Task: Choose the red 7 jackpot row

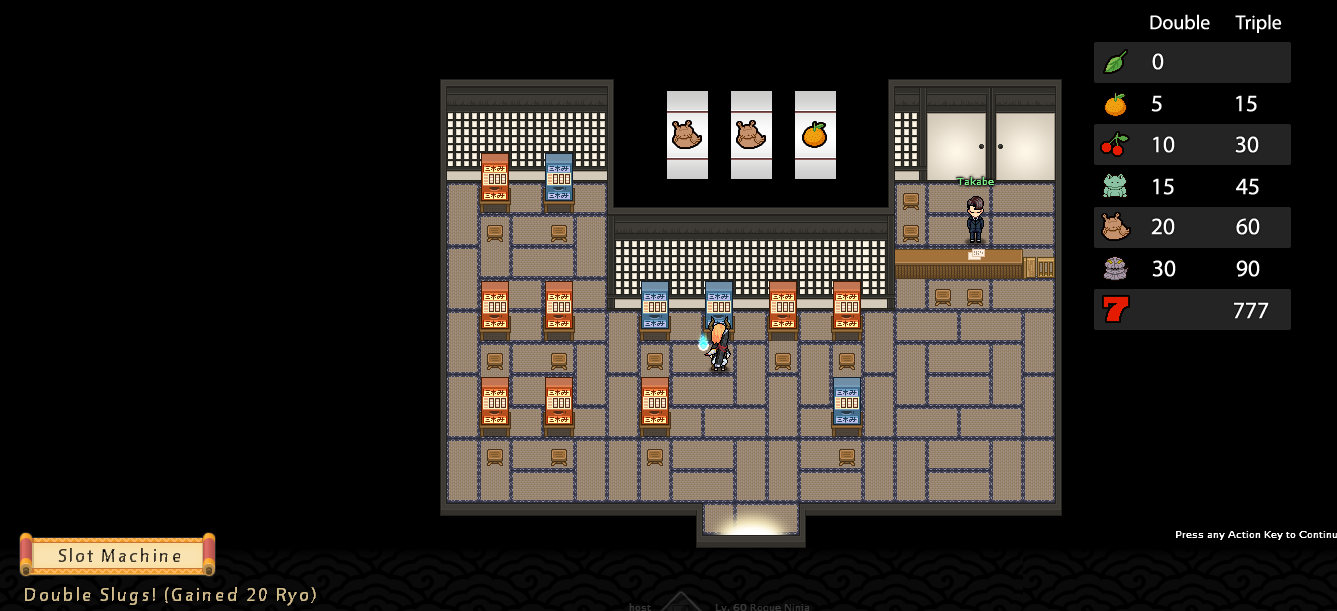Action: tap(1192, 310)
